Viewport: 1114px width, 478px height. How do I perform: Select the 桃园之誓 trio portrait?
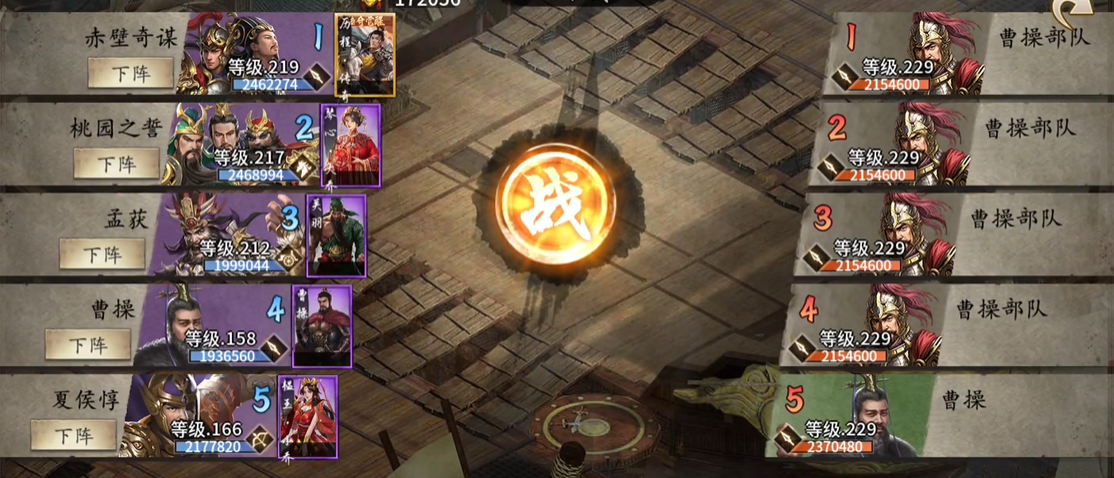(x=220, y=140)
